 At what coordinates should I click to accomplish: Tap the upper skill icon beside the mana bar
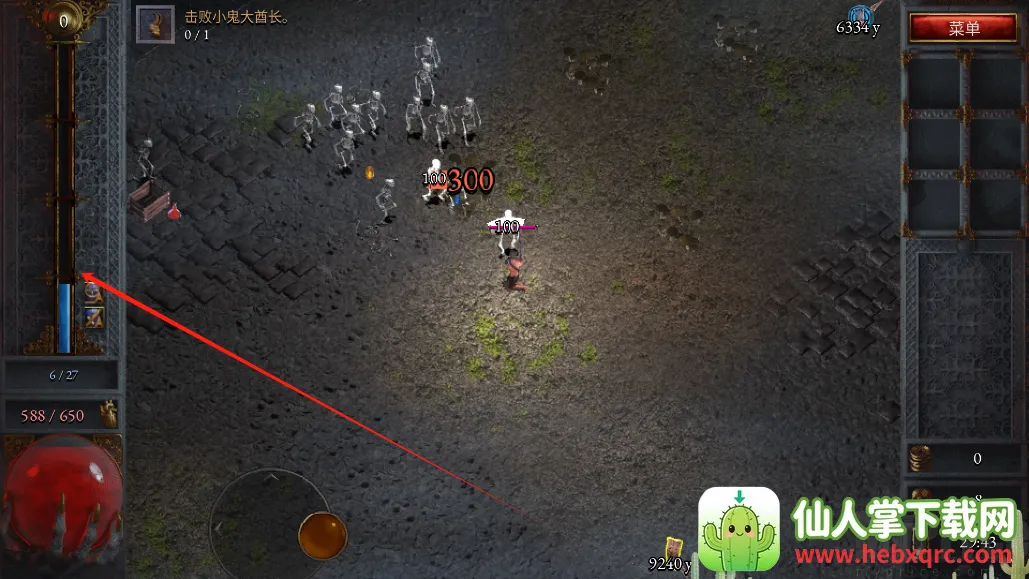point(93,292)
